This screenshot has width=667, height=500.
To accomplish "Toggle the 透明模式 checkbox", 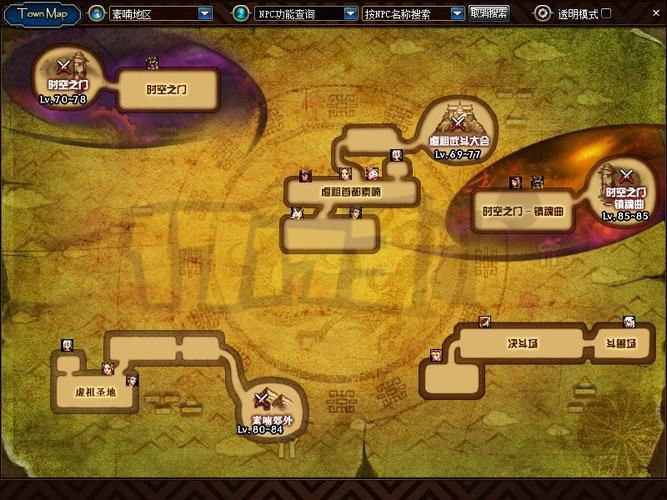I will [x=606, y=14].
